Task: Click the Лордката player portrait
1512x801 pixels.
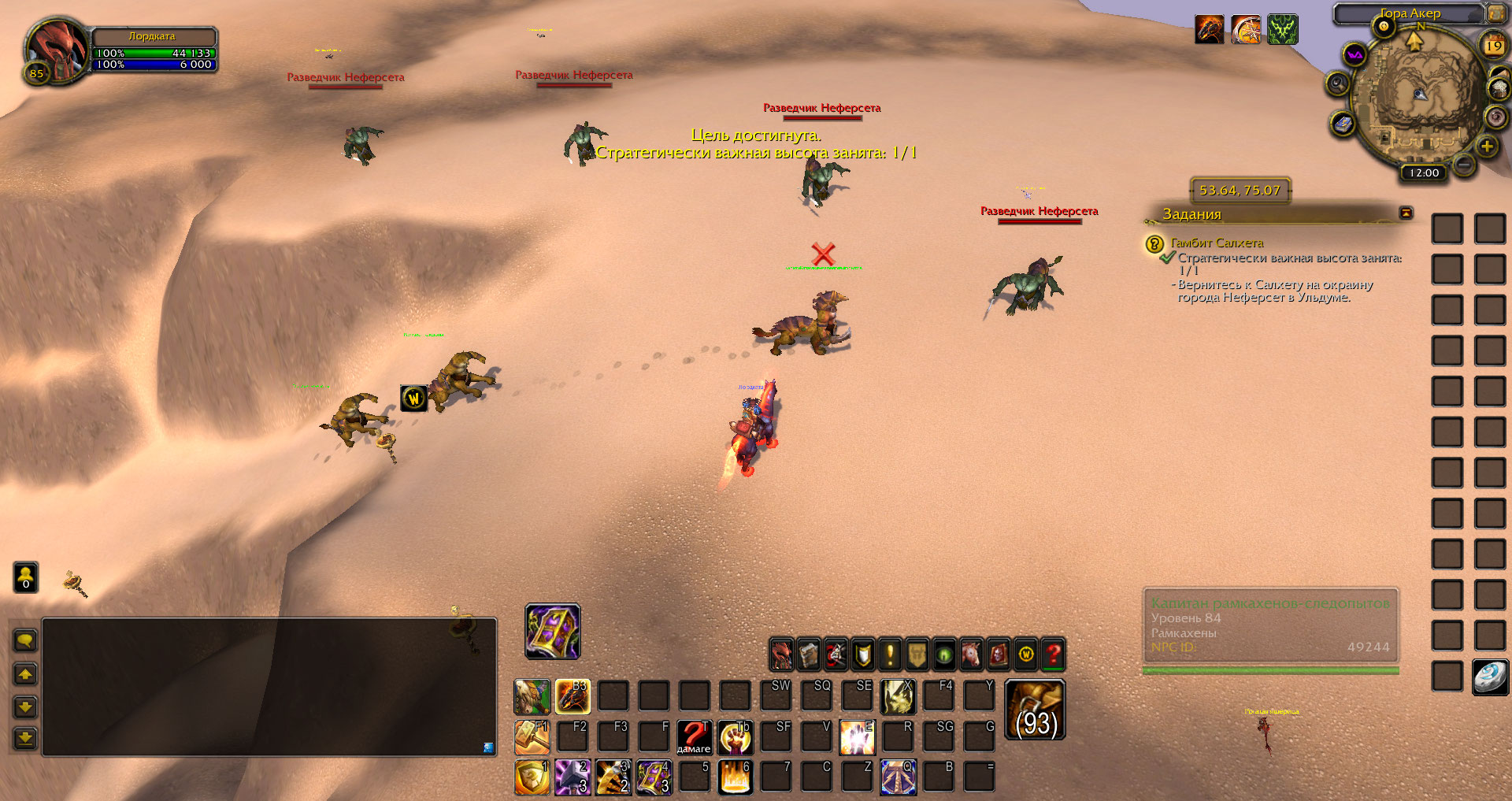Action: click(57, 49)
